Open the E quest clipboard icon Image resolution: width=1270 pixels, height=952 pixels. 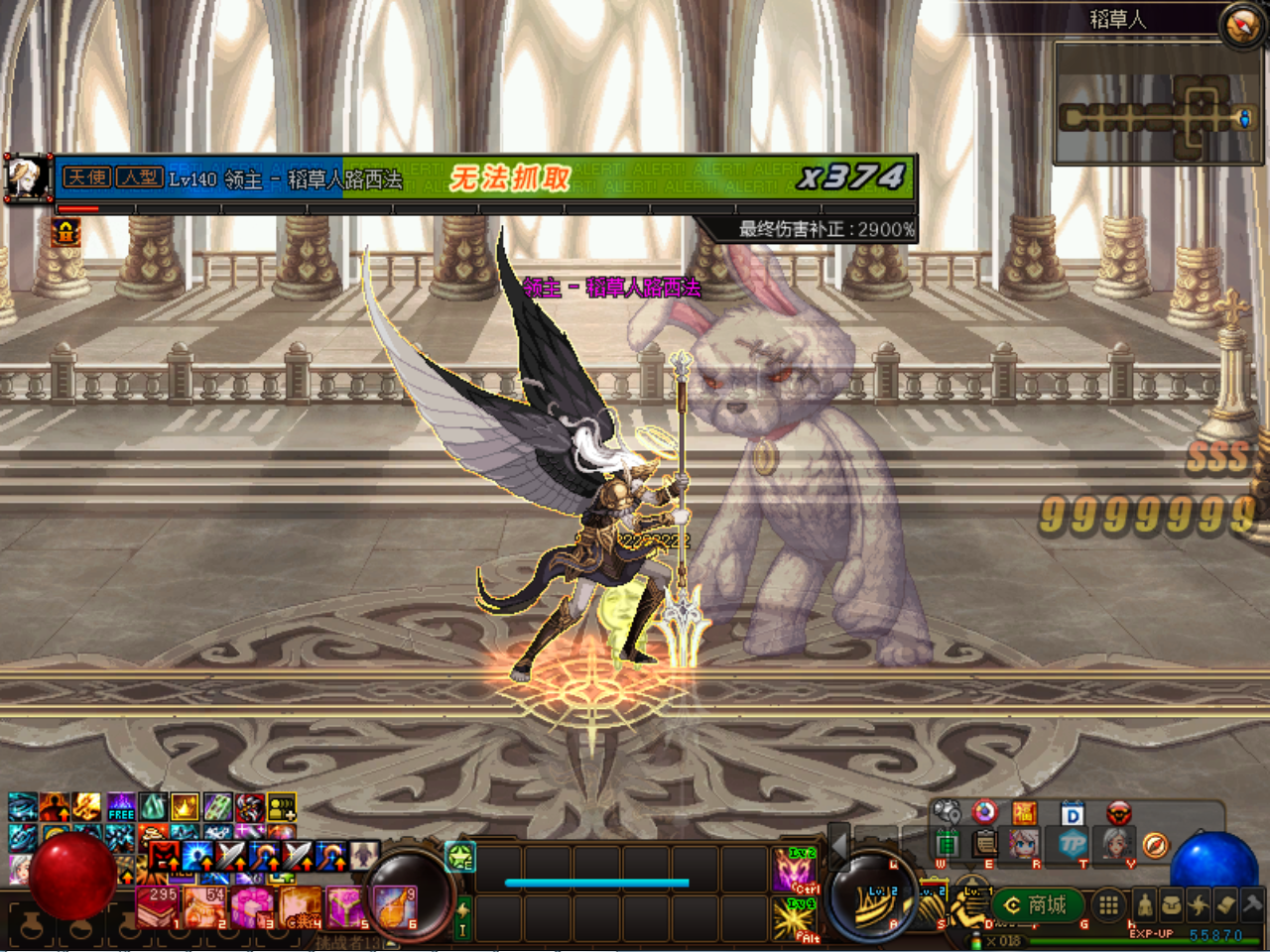983,845
